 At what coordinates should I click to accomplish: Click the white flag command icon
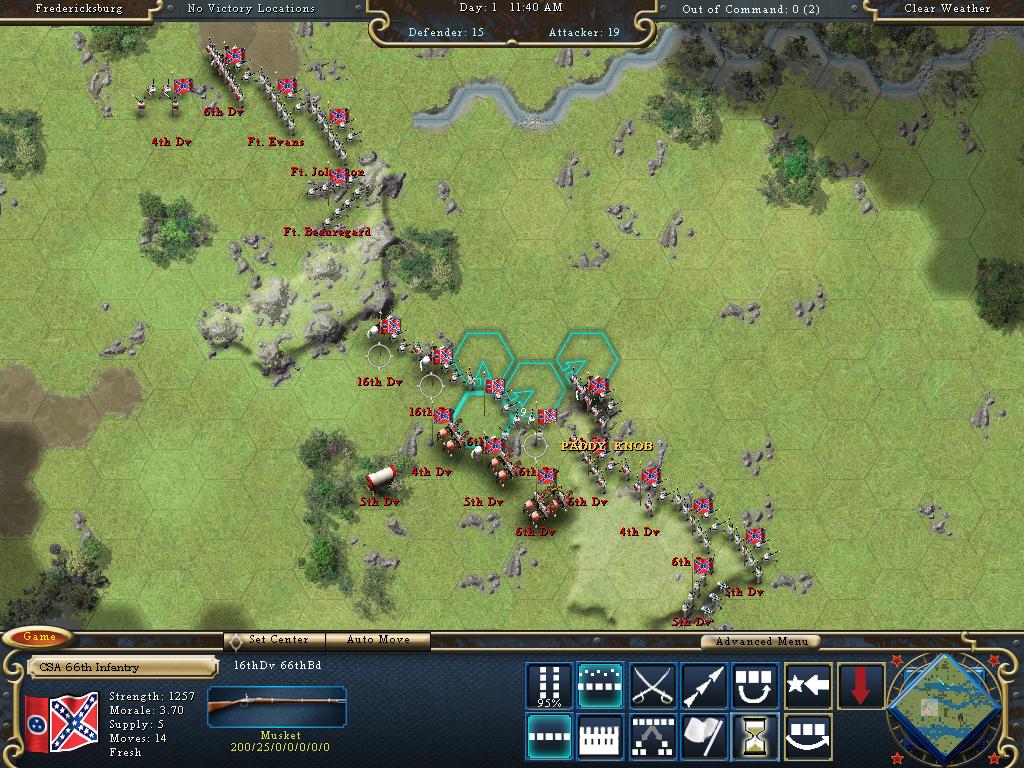704,736
